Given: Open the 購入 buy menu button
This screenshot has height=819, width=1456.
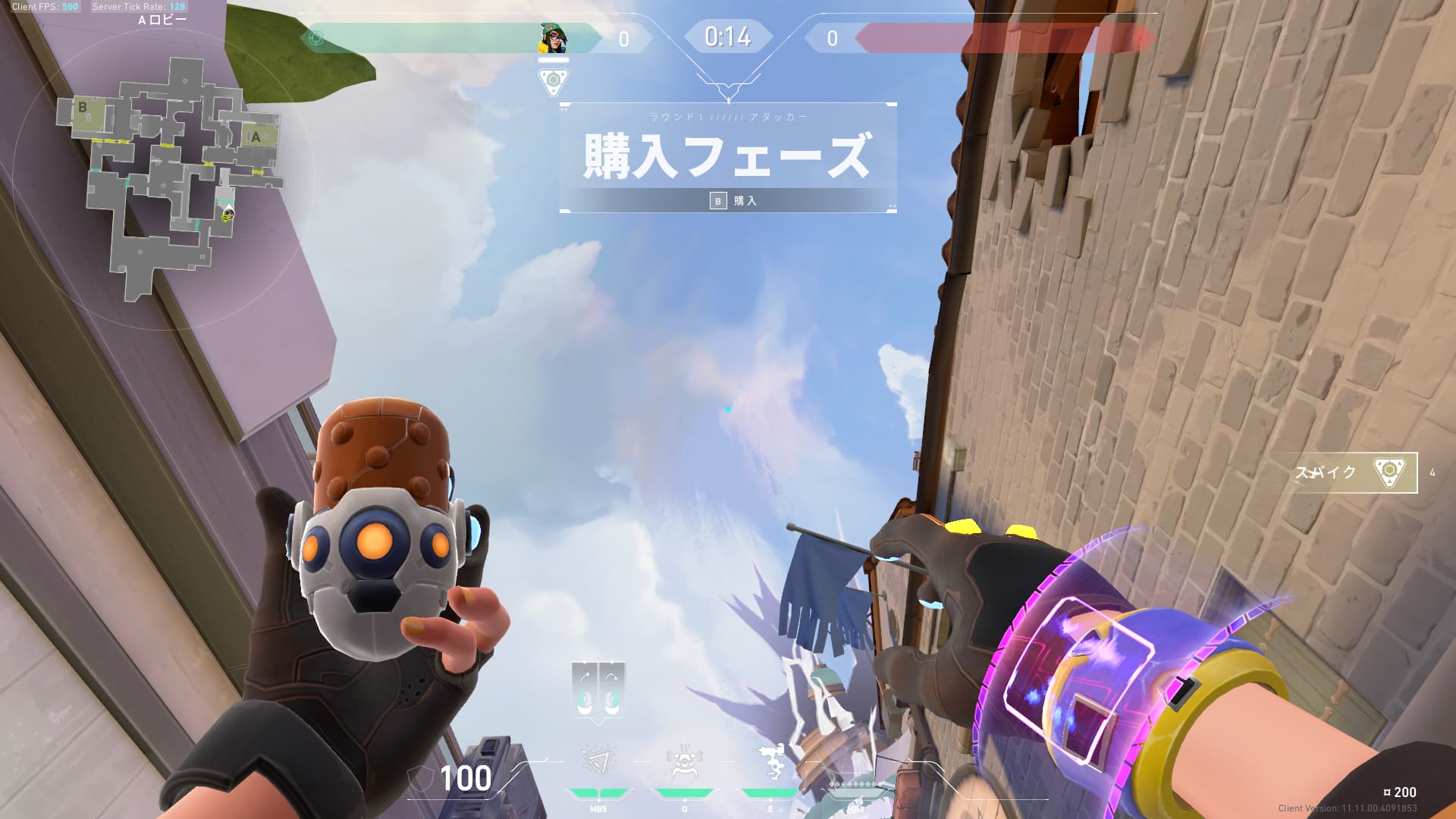Looking at the screenshot, I should click(x=733, y=201).
